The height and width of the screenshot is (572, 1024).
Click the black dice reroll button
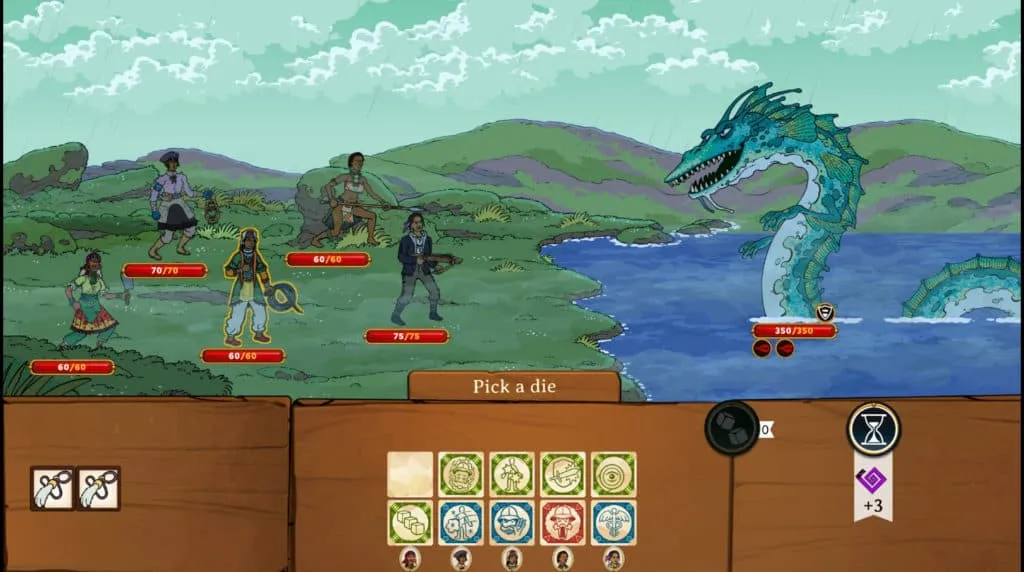click(x=732, y=429)
